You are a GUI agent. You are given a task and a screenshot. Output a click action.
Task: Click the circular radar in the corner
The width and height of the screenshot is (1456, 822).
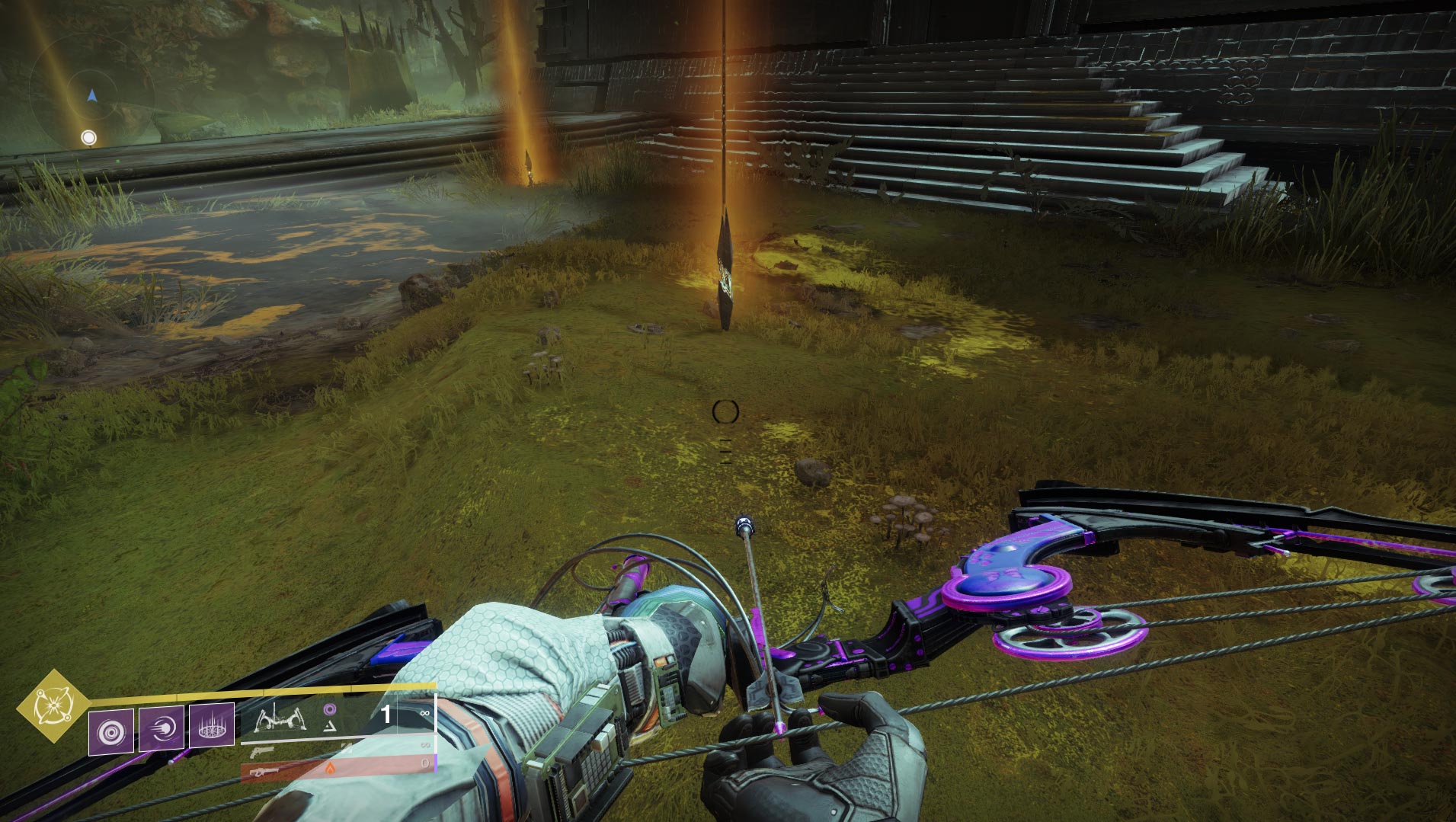[x=92, y=95]
